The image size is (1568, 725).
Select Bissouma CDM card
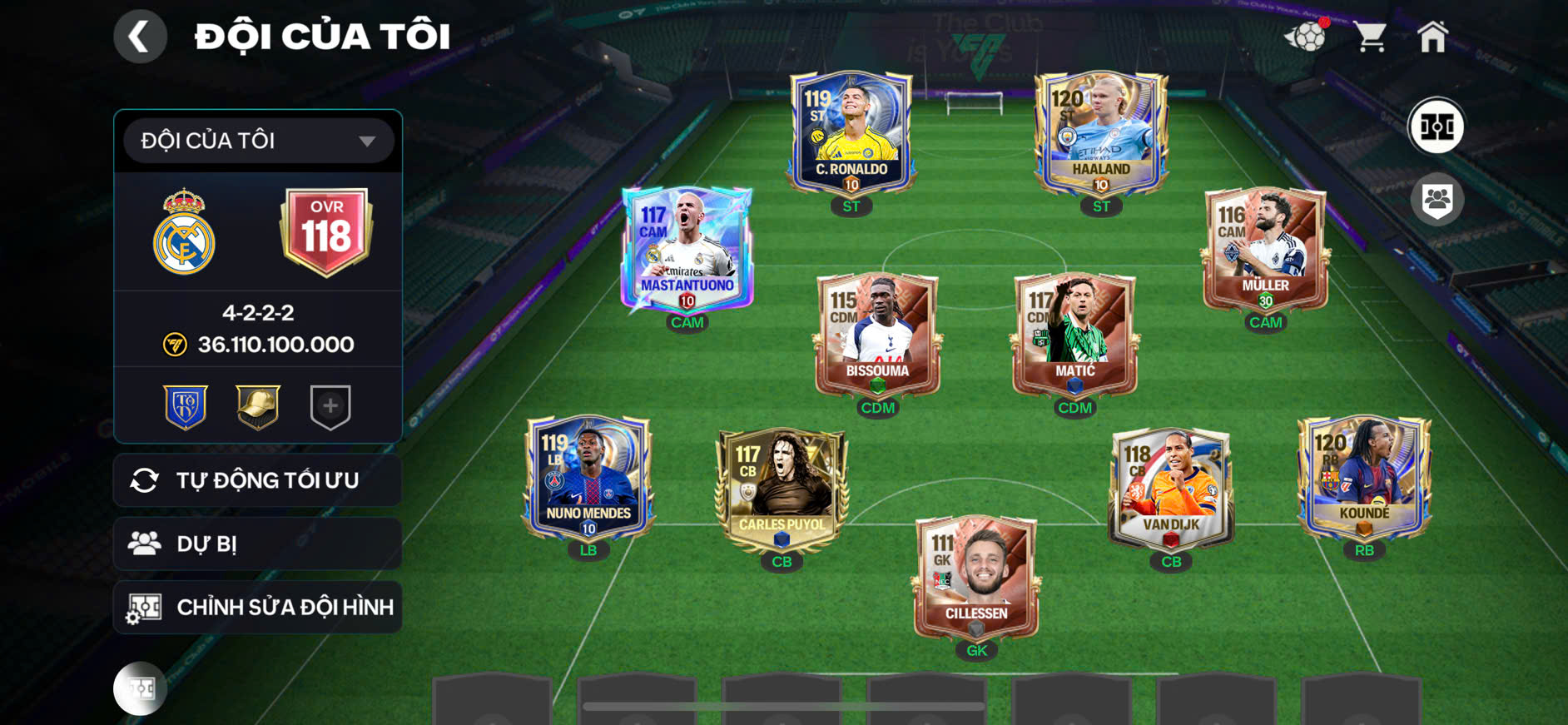(877, 335)
